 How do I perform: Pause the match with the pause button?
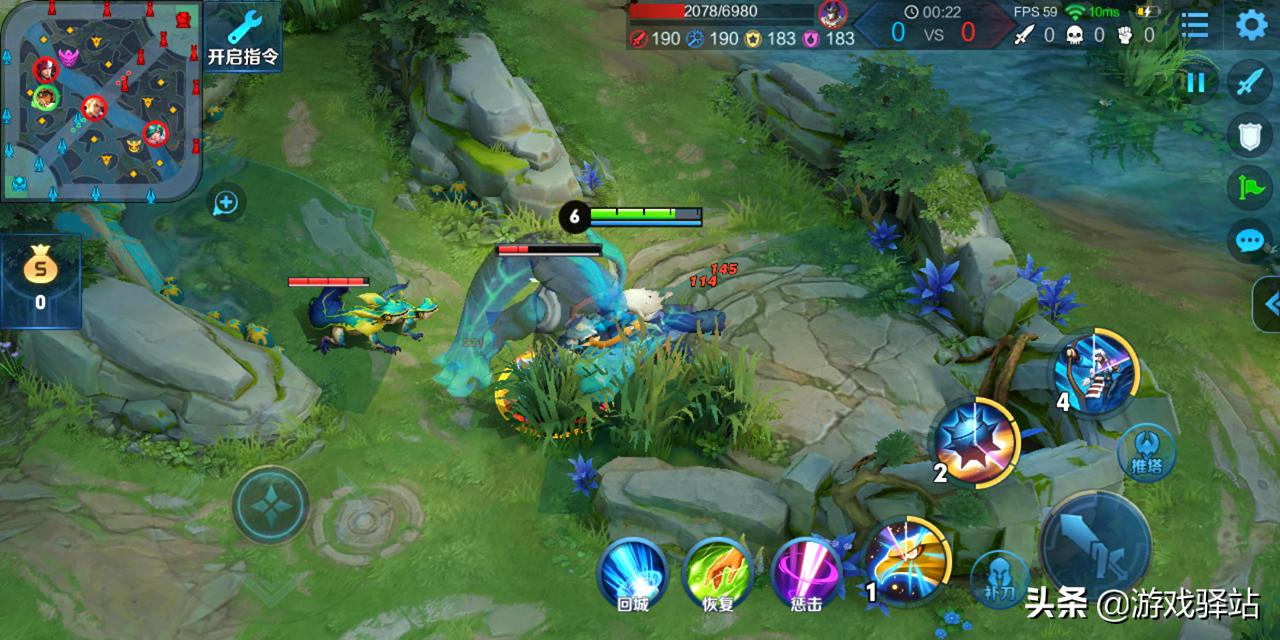tap(1196, 84)
